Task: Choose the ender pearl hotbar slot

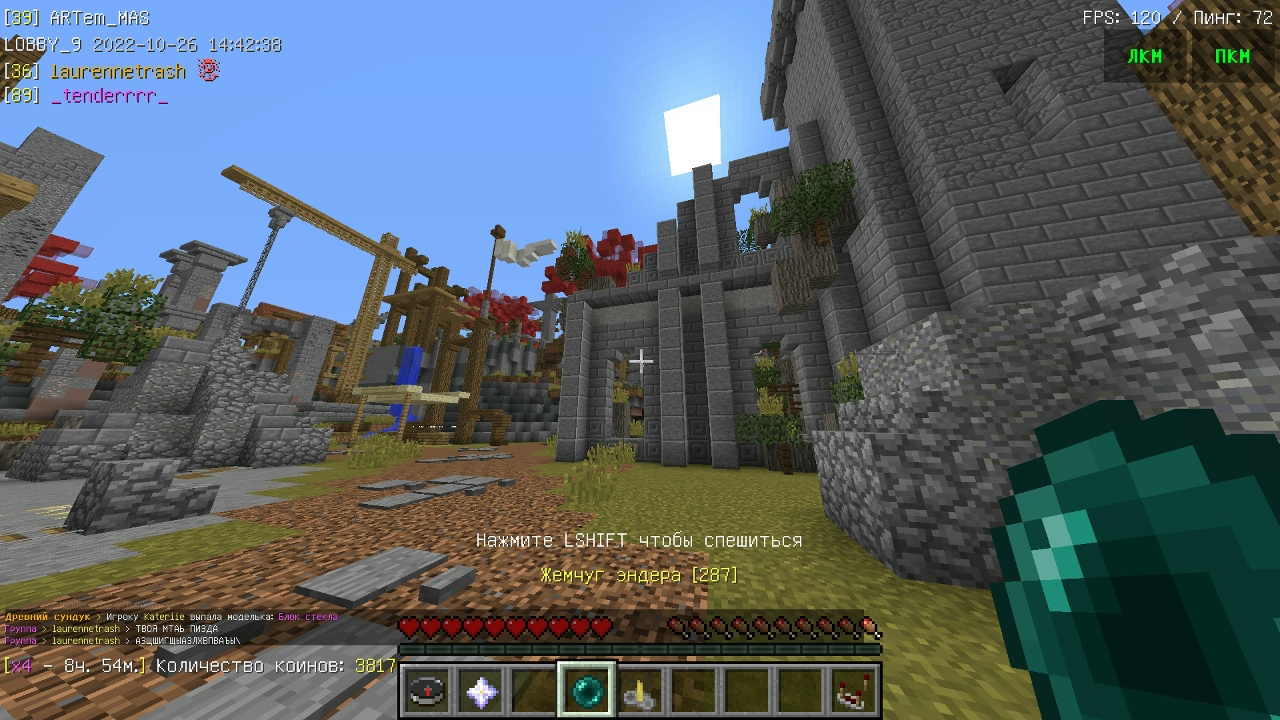Action: (x=587, y=691)
